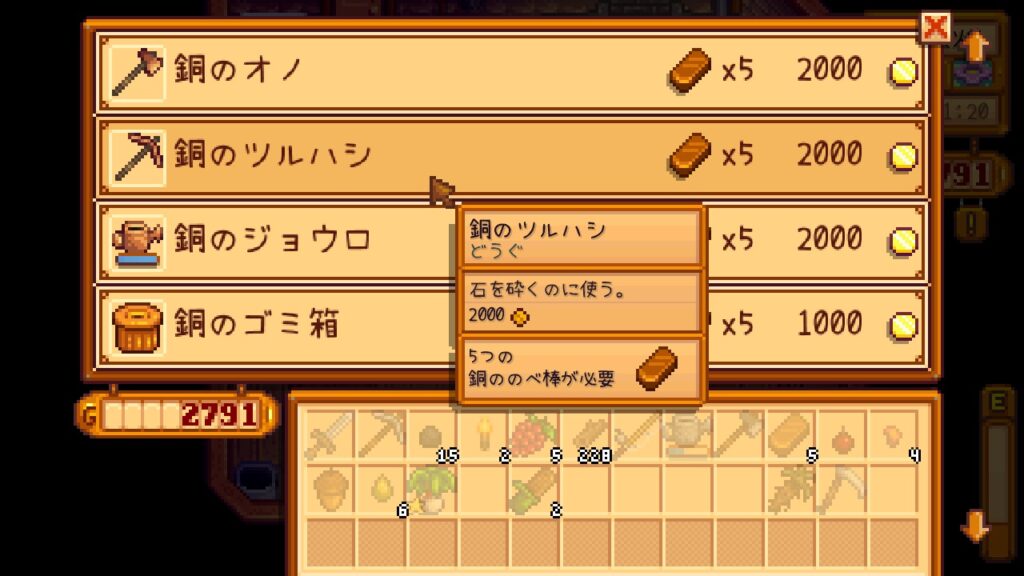1024x576 pixels.
Task: Select the sword in the inventory
Action: click(330, 437)
